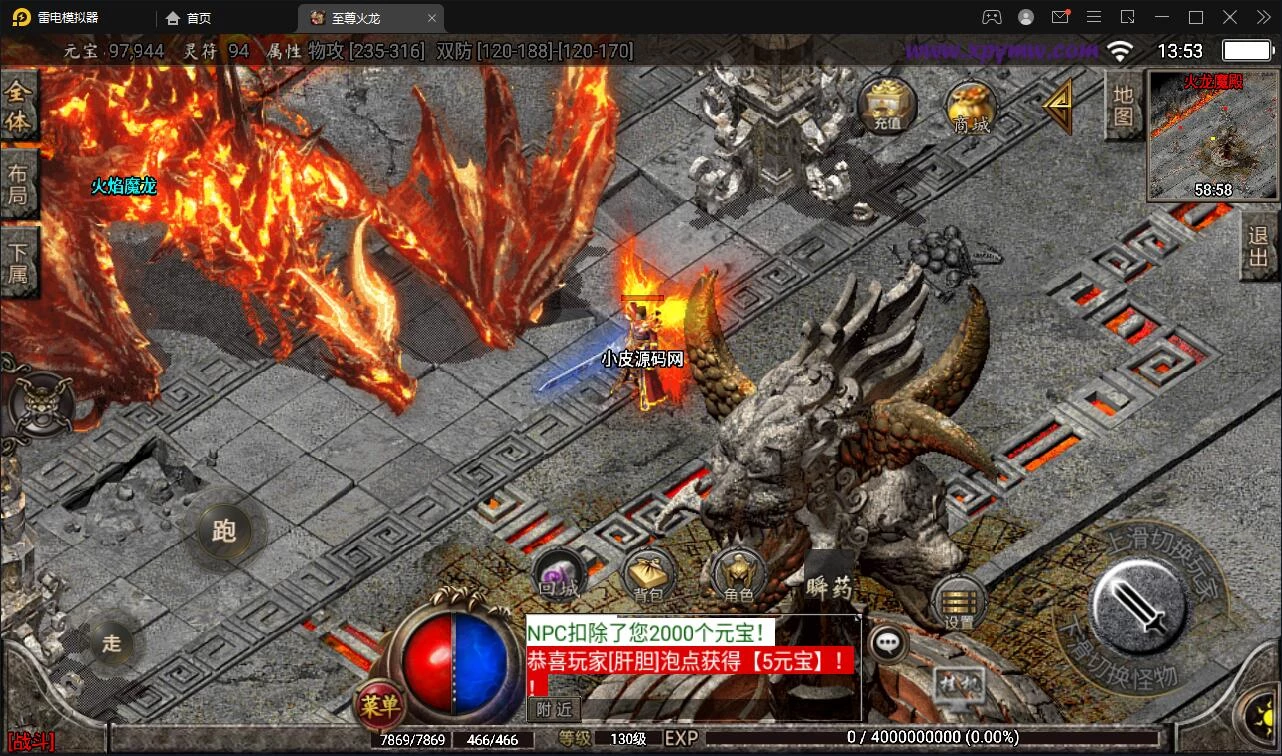Image resolution: width=1282 pixels, height=756 pixels.
Task: Switch movement to 走 walk
Action: click(111, 642)
